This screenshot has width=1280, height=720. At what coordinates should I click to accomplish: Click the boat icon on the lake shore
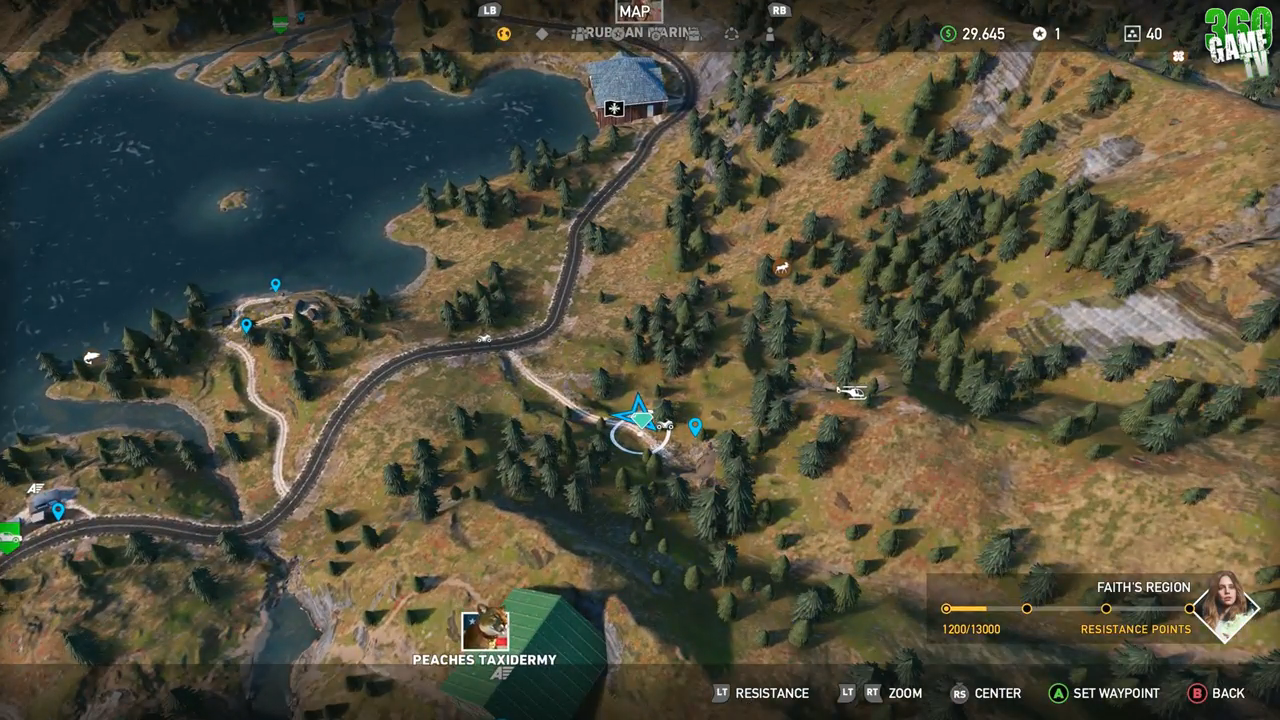point(90,355)
